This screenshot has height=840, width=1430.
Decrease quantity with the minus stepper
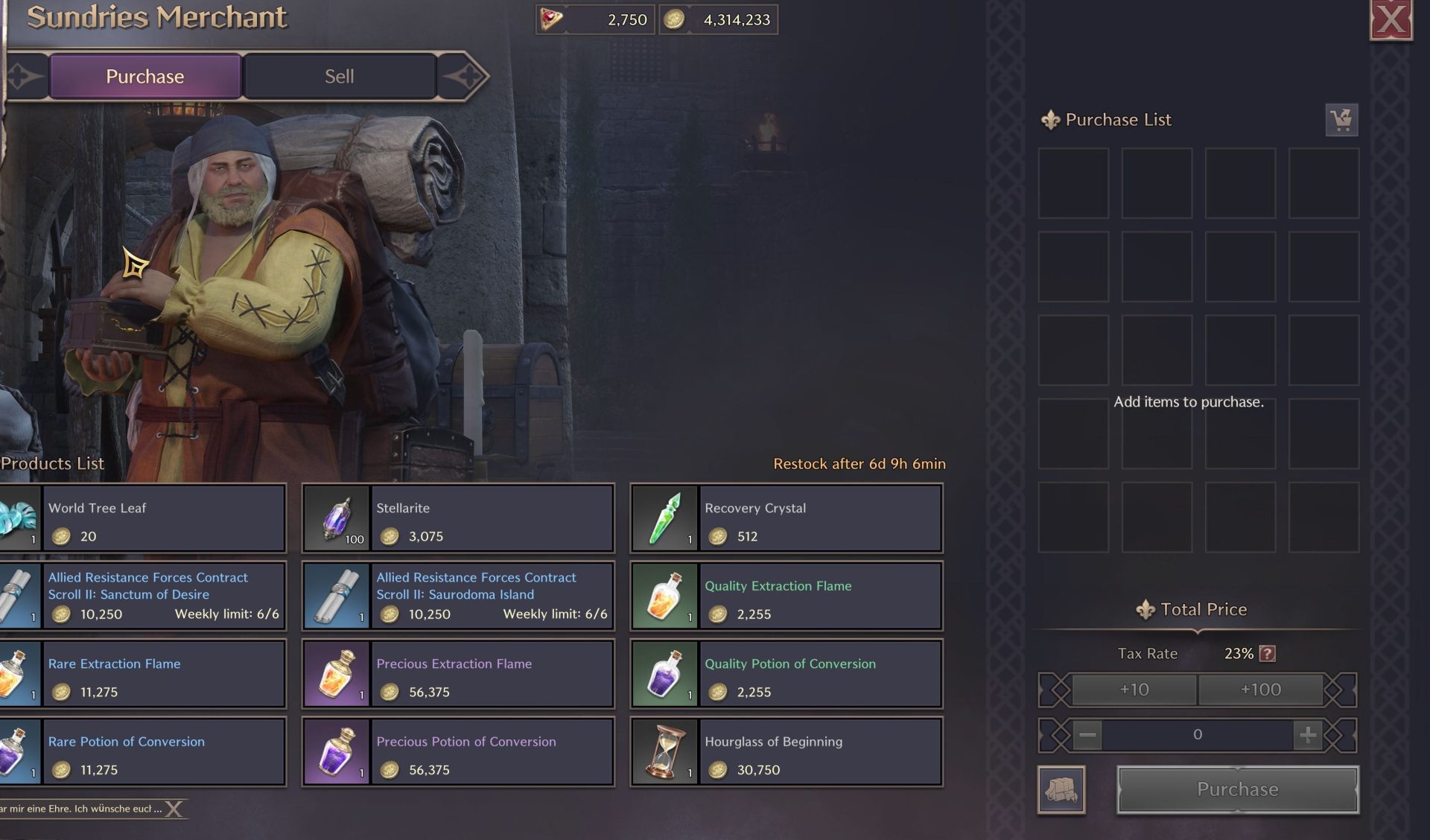[x=1088, y=734]
